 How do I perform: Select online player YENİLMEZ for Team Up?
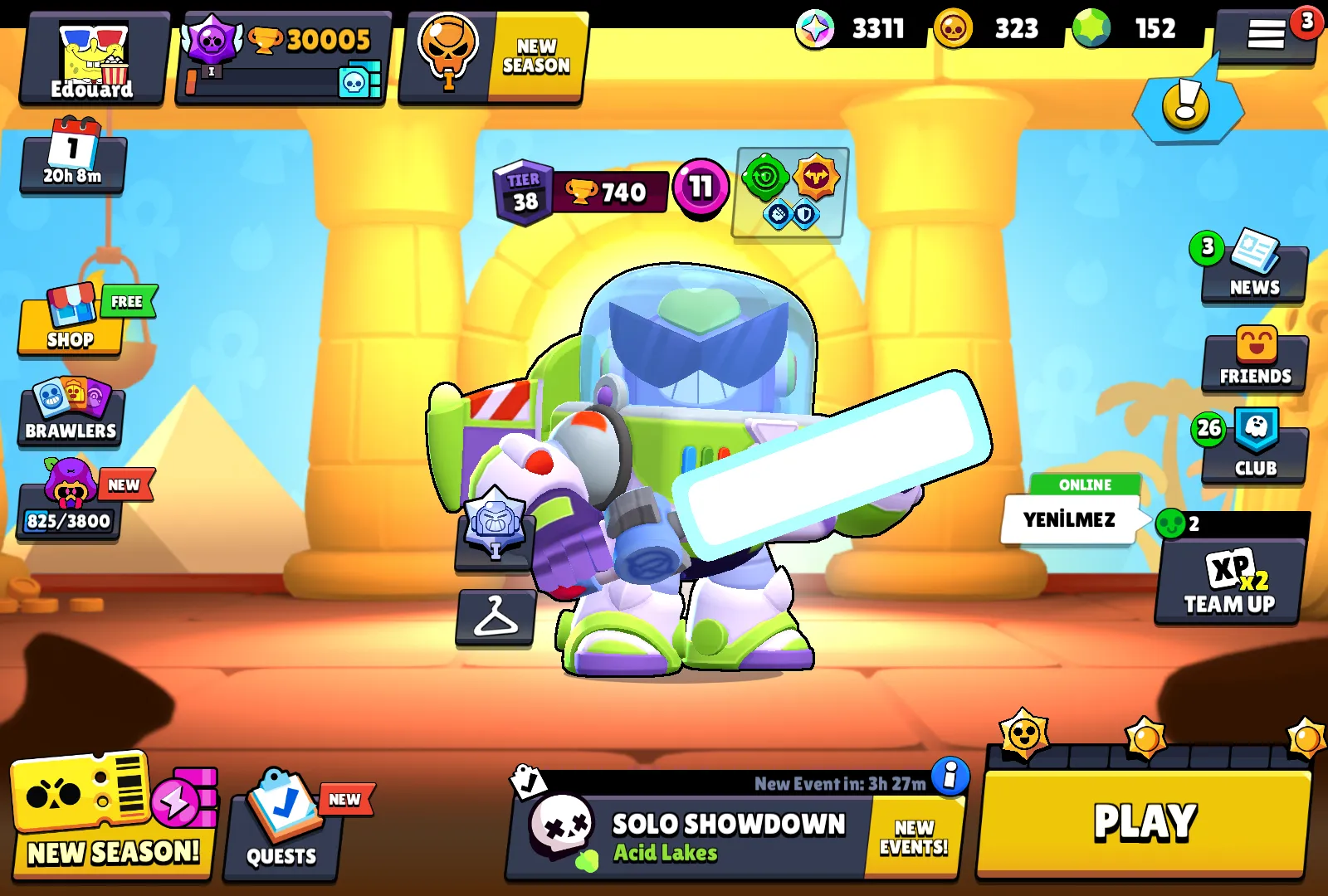coord(1069,517)
